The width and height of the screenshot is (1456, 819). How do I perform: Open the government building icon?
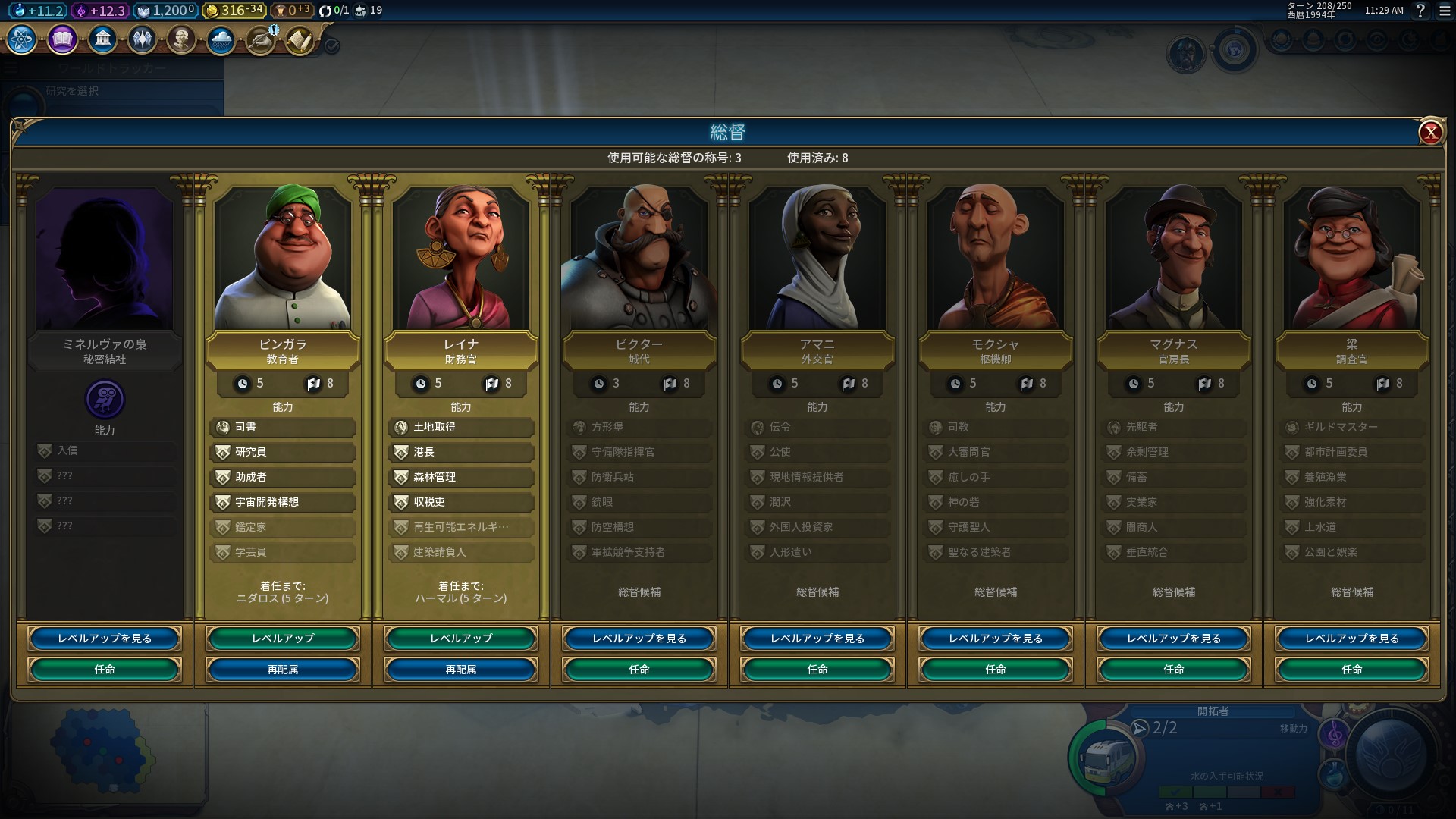[x=102, y=39]
